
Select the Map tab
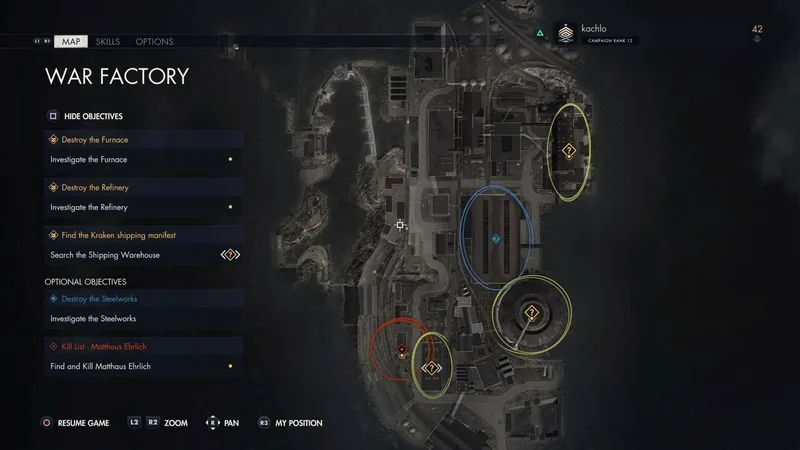pyautogui.click(x=71, y=42)
